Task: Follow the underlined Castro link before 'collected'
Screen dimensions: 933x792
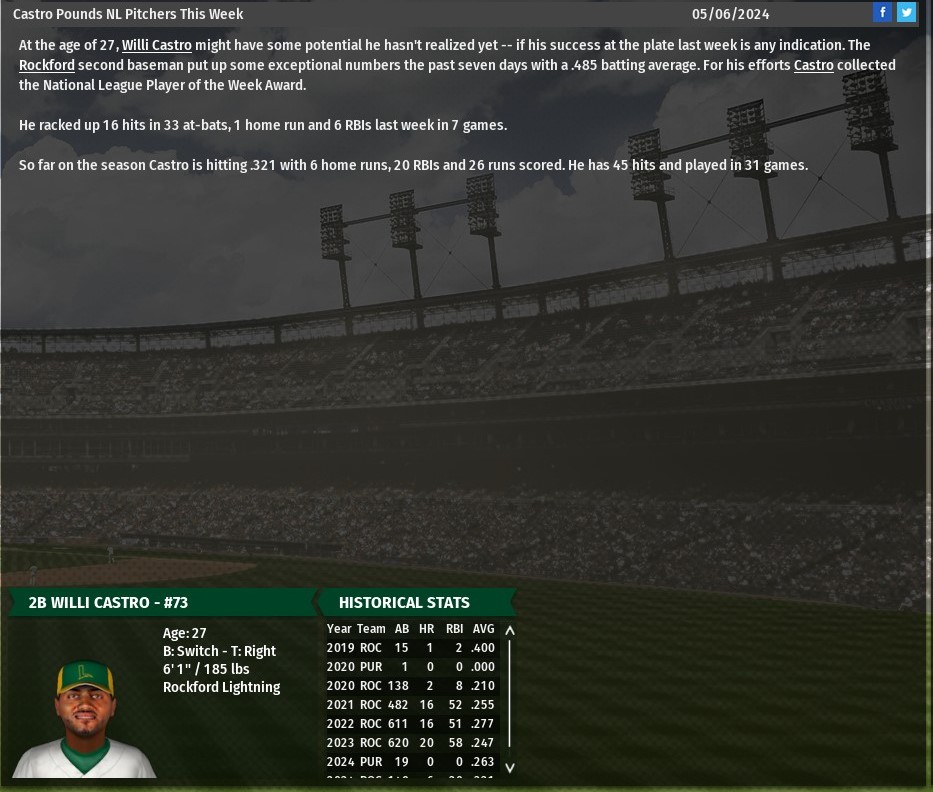Action: [x=813, y=65]
